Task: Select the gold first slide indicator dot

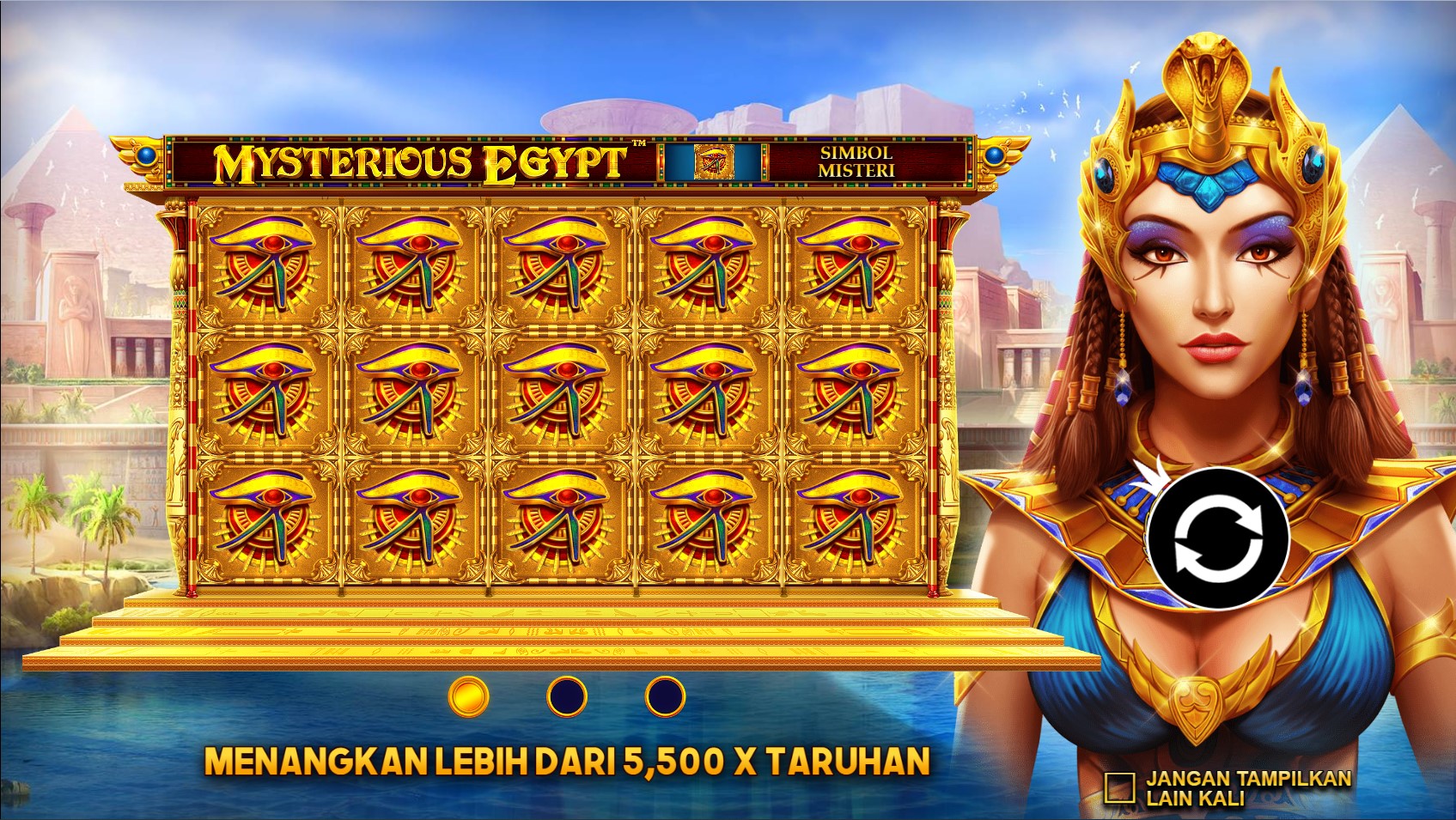Action: click(469, 695)
